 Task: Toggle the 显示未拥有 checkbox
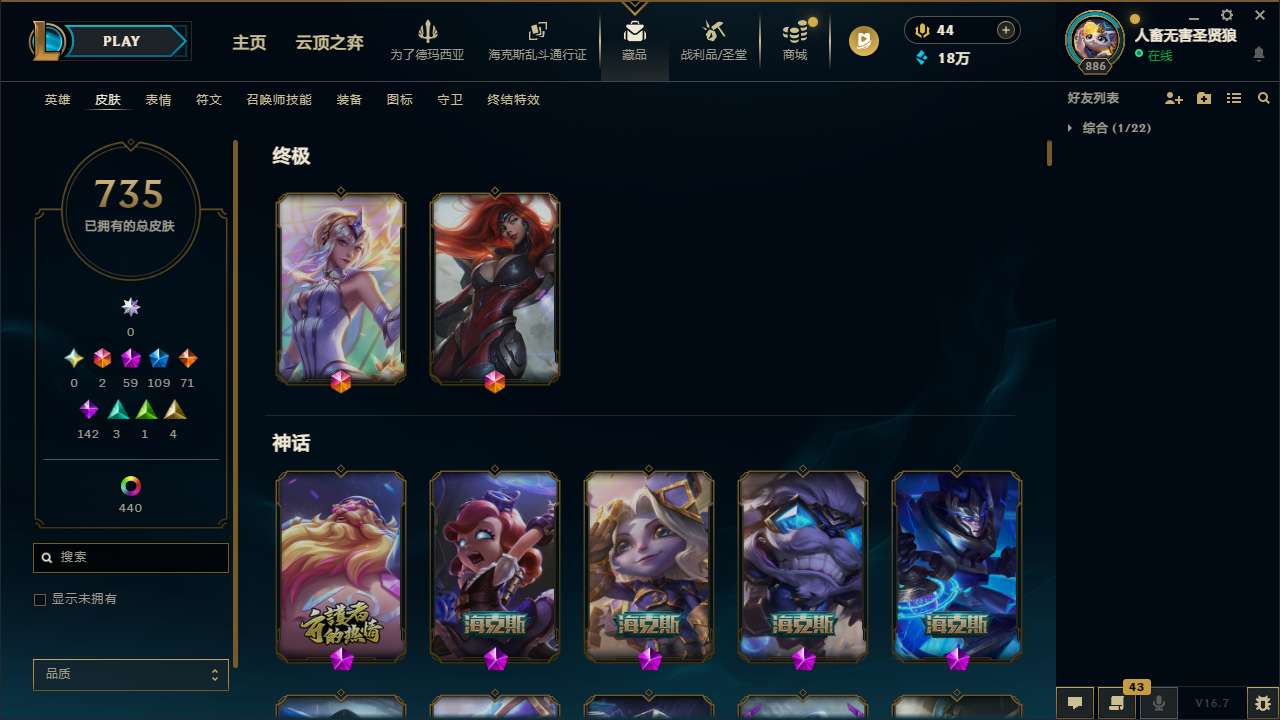tap(40, 599)
